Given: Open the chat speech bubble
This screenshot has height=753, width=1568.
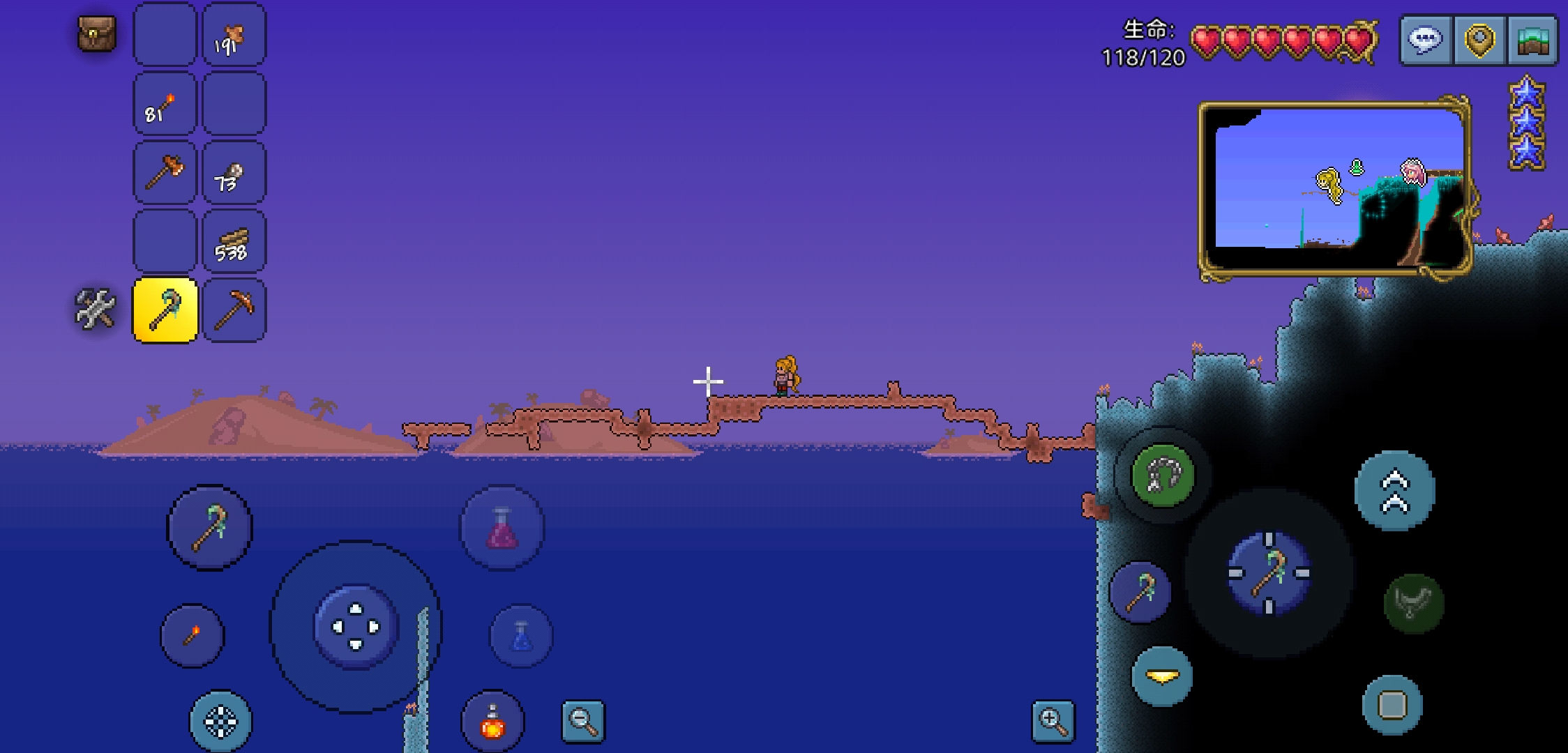Looking at the screenshot, I should click(1426, 40).
